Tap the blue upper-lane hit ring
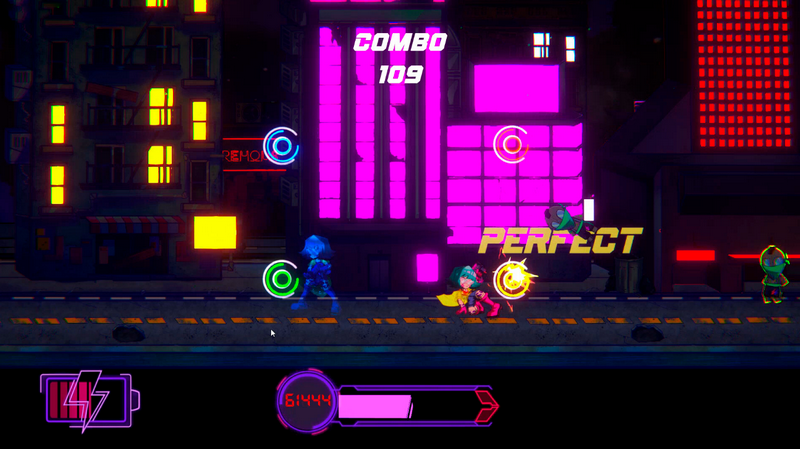800x449 pixels. 281,147
